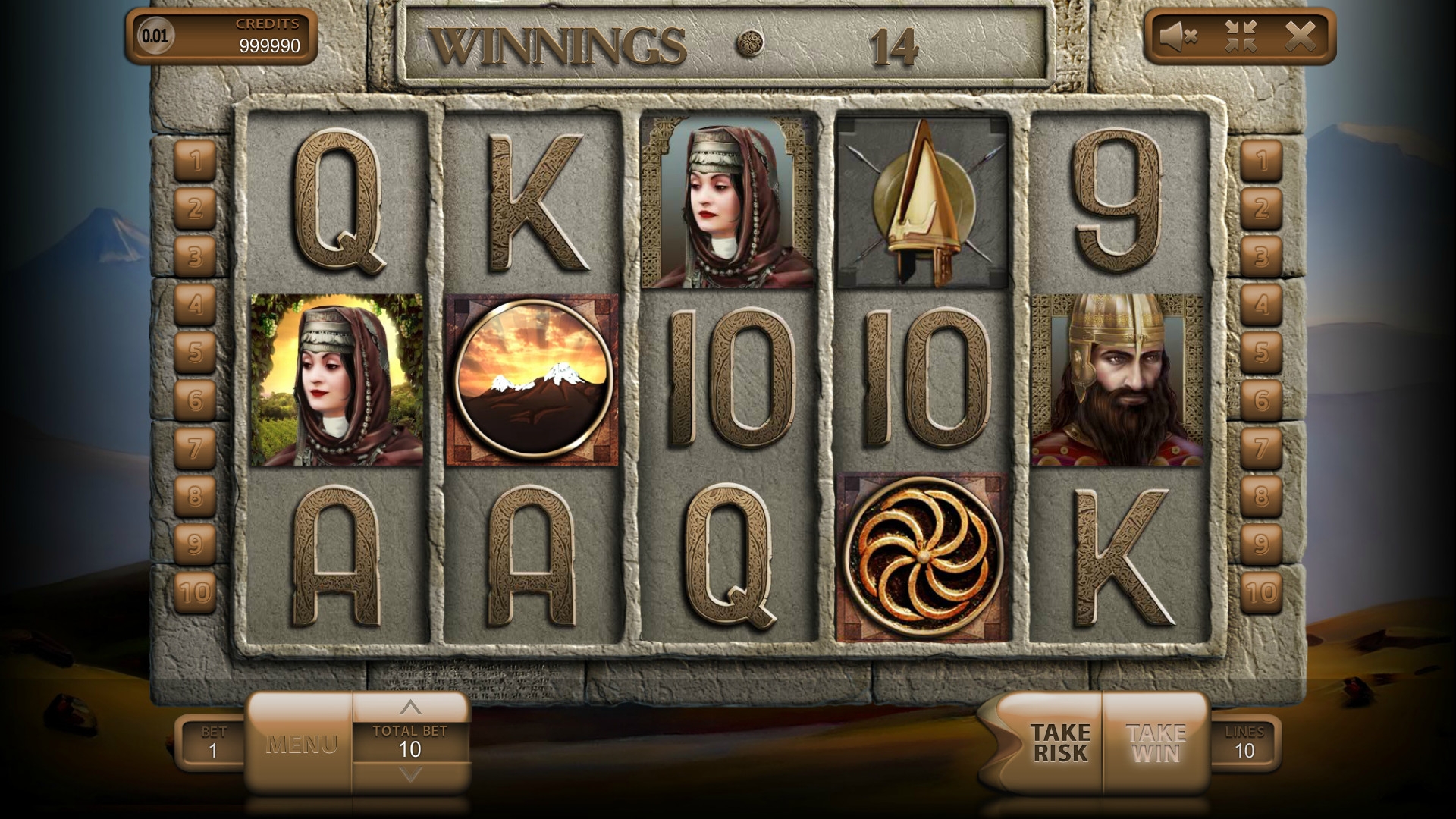Image resolution: width=1456 pixels, height=819 pixels.
Task: Select payline 1 on the left column
Action: click(x=196, y=161)
